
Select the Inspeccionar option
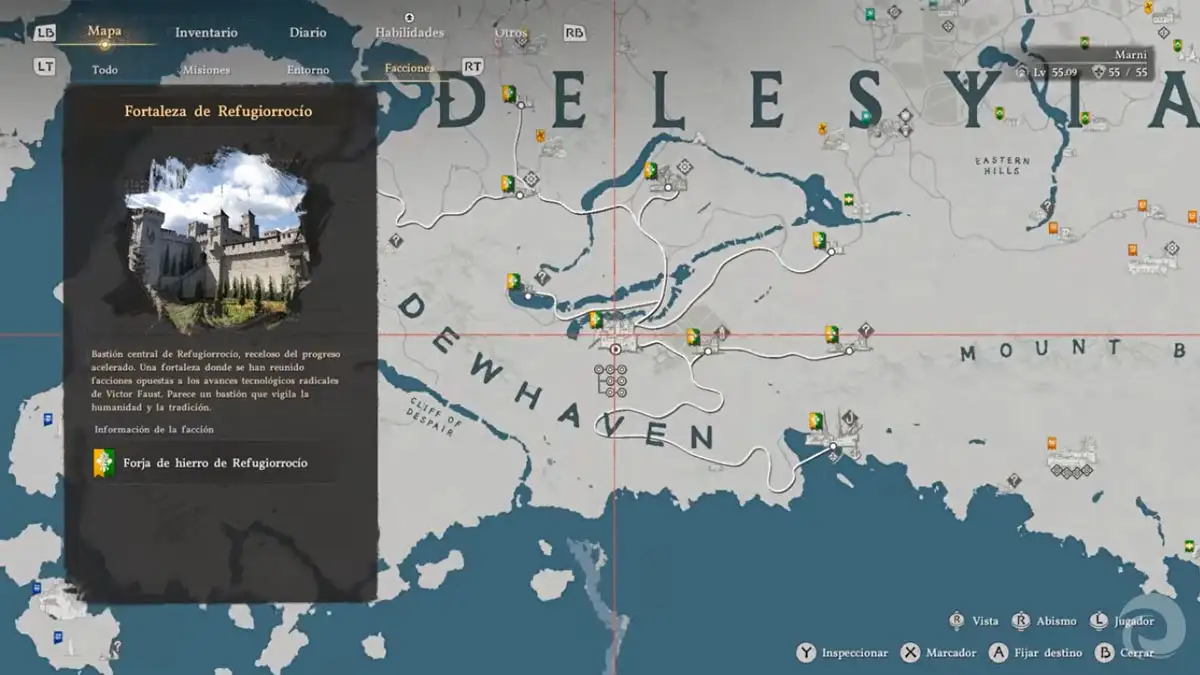843,653
